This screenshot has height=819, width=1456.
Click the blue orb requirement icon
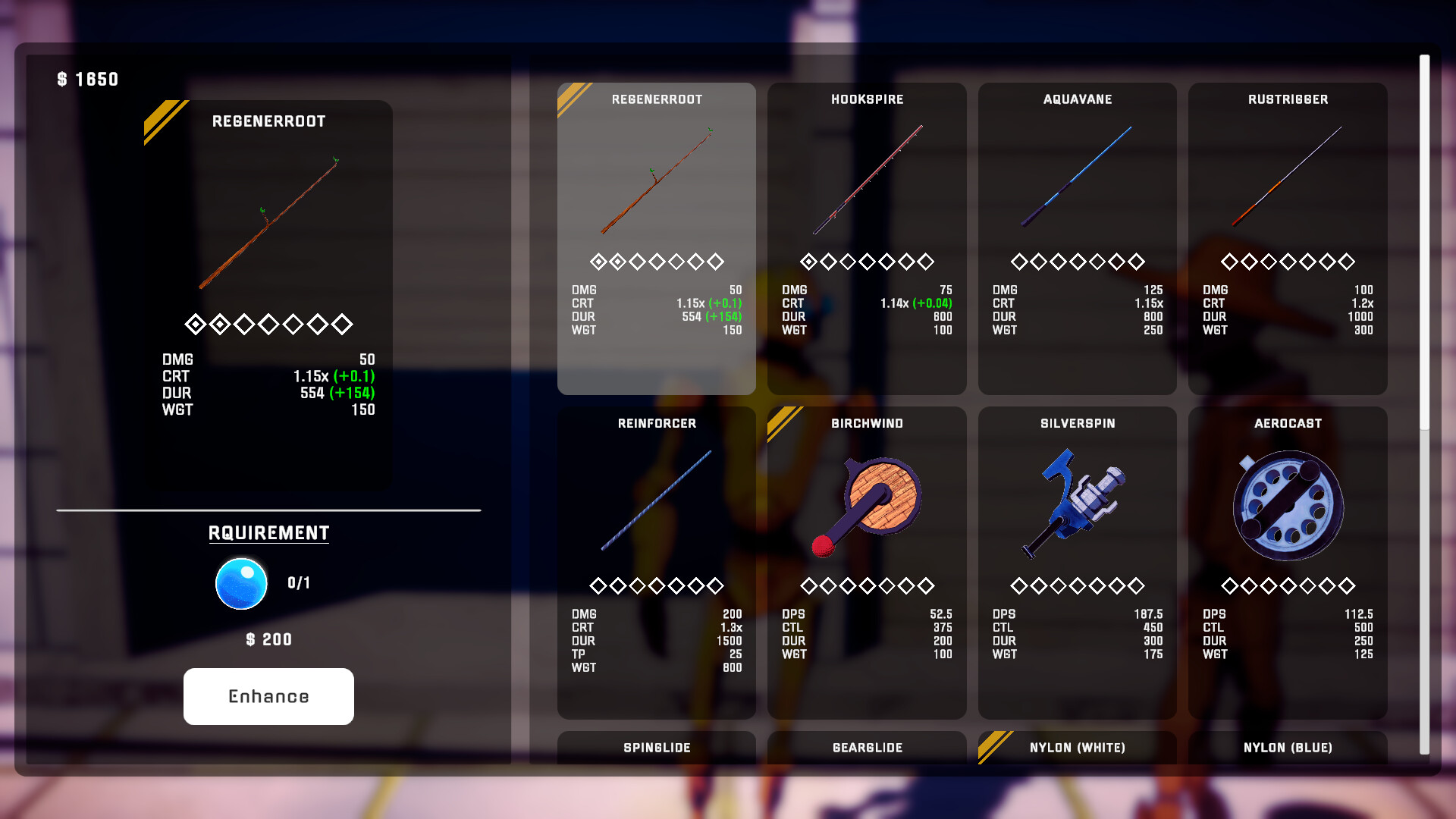(241, 583)
